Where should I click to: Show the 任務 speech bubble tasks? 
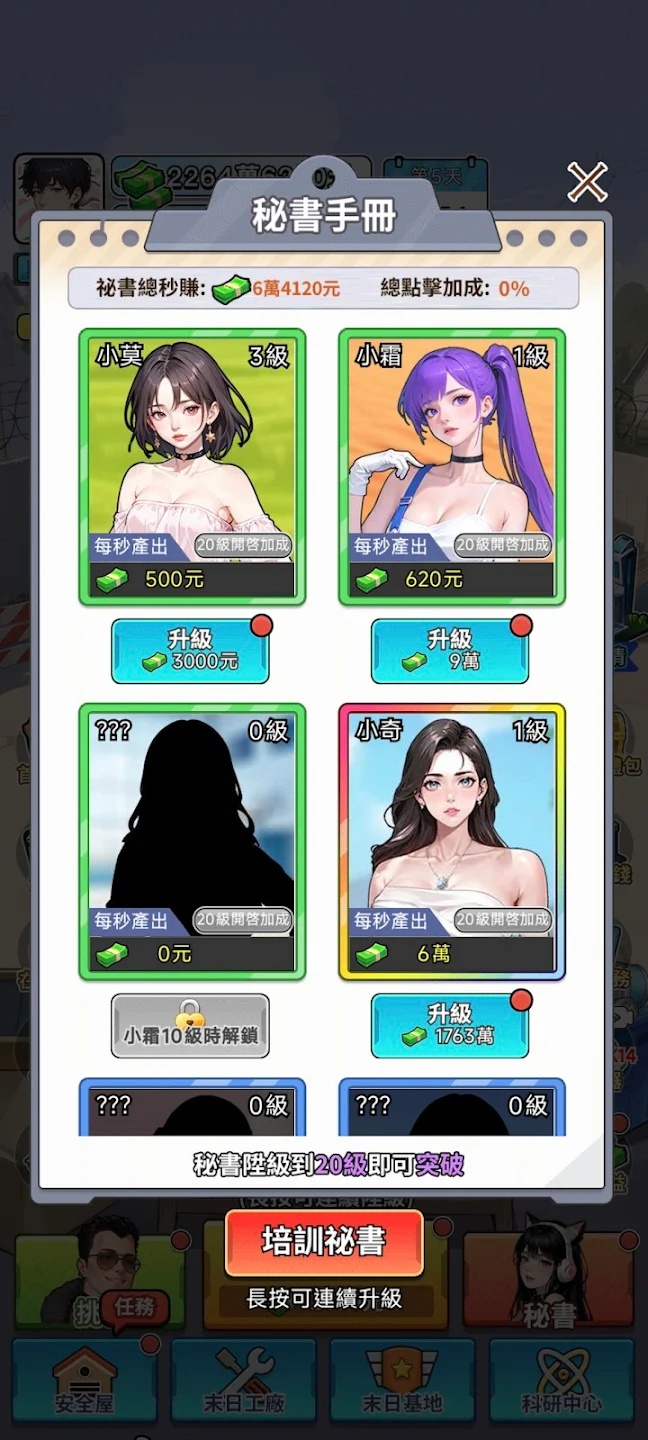[134, 1307]
